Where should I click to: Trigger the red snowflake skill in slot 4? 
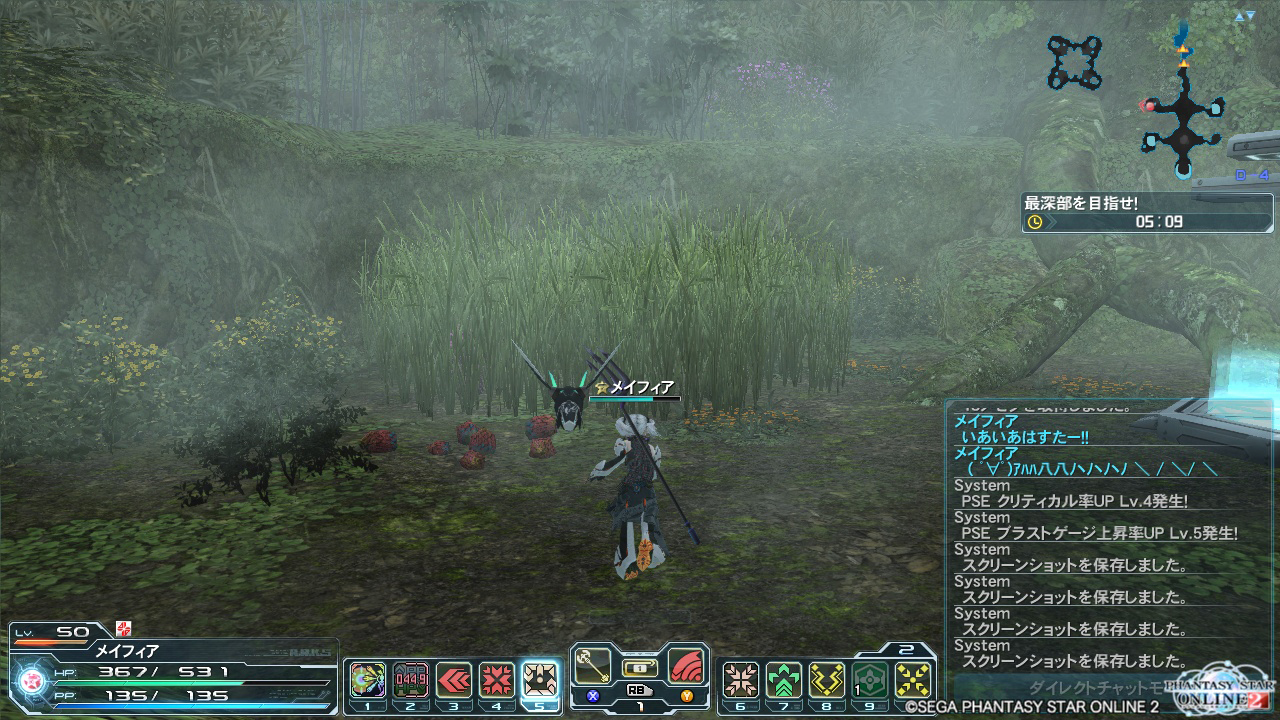[497, 681]
